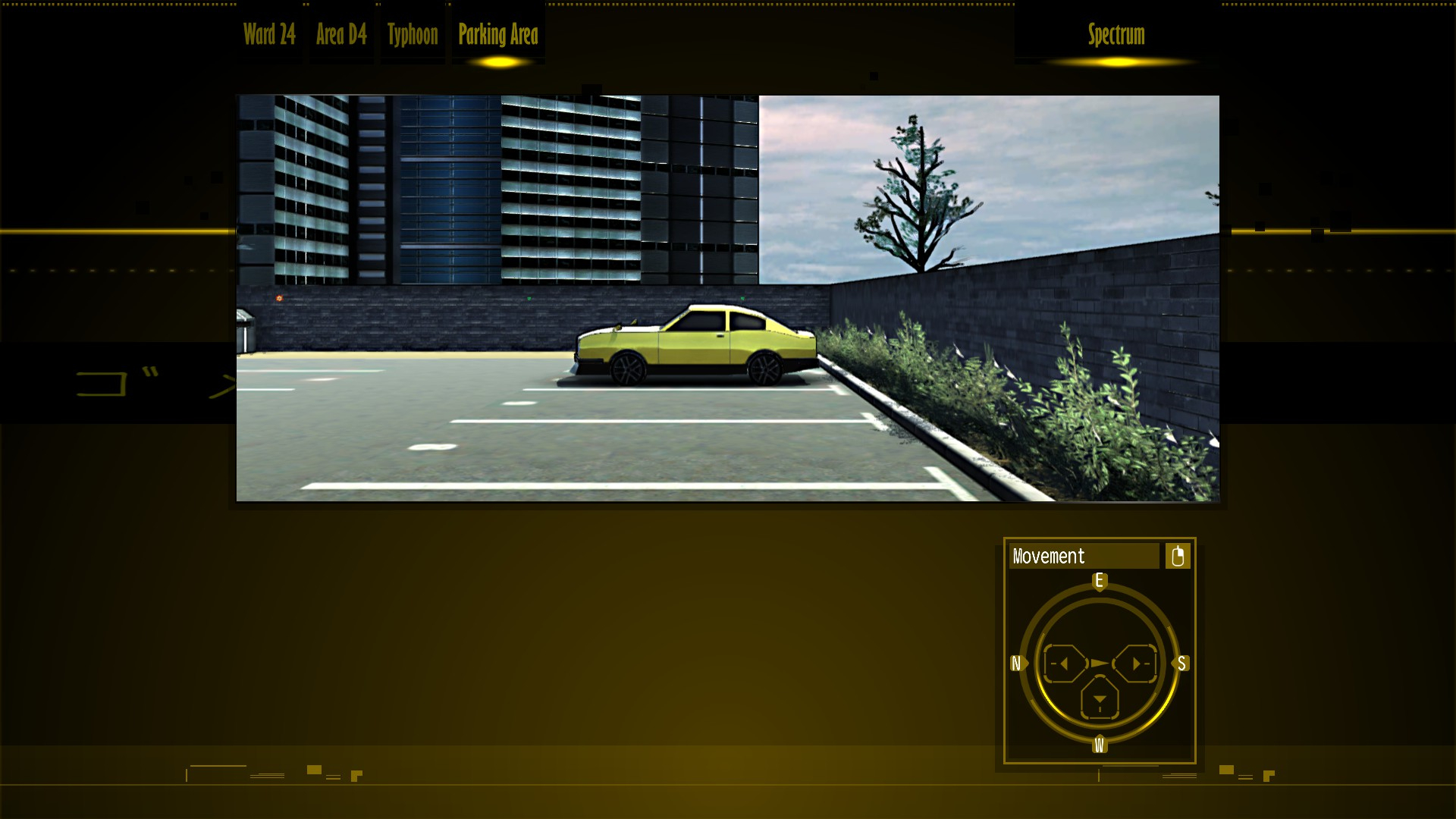Turn left with the left arrow button
Screen dimensions: 1456x819
click(x=1063, y=664)
